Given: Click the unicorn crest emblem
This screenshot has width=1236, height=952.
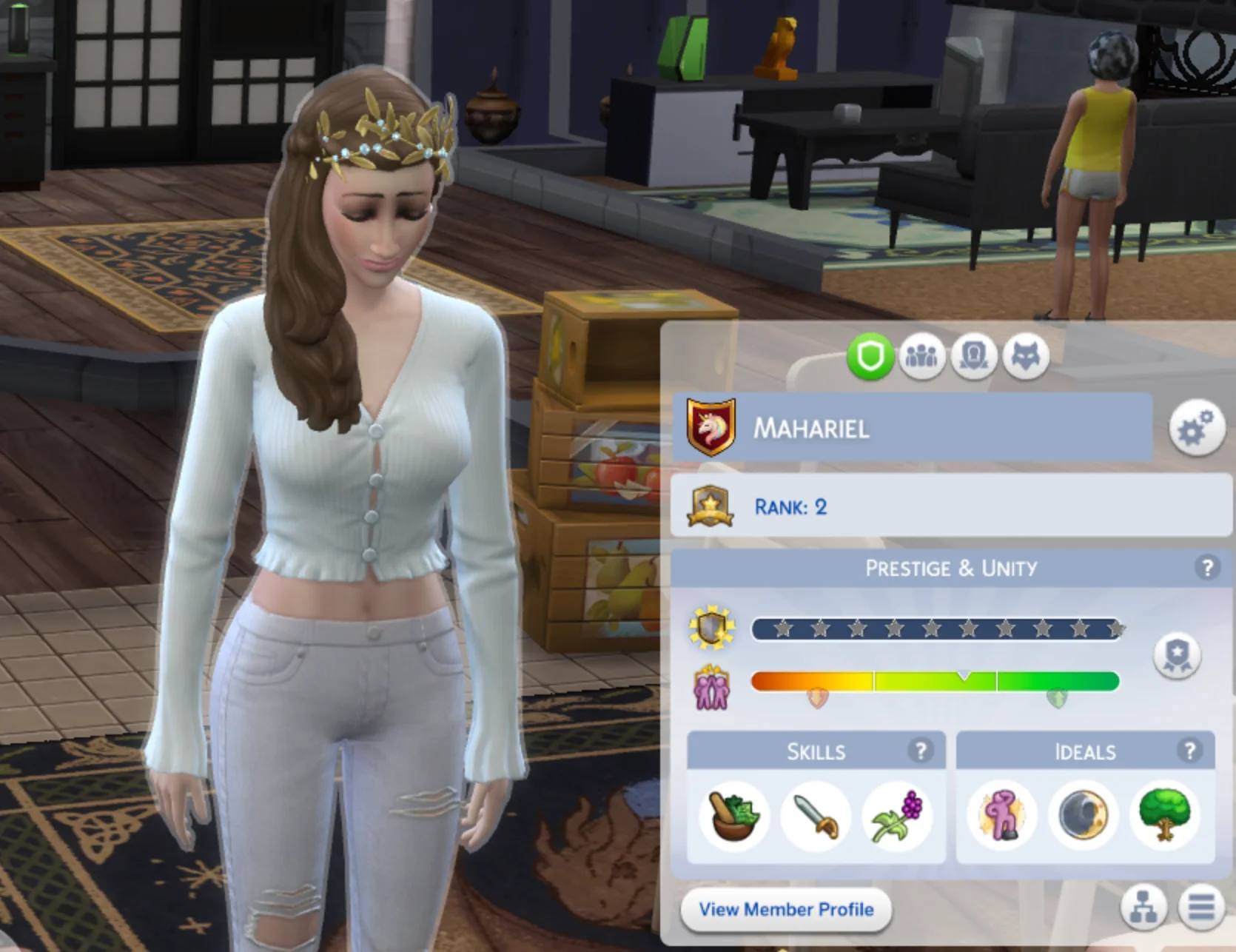Looking at the screenshot, I should click(711, 427).
